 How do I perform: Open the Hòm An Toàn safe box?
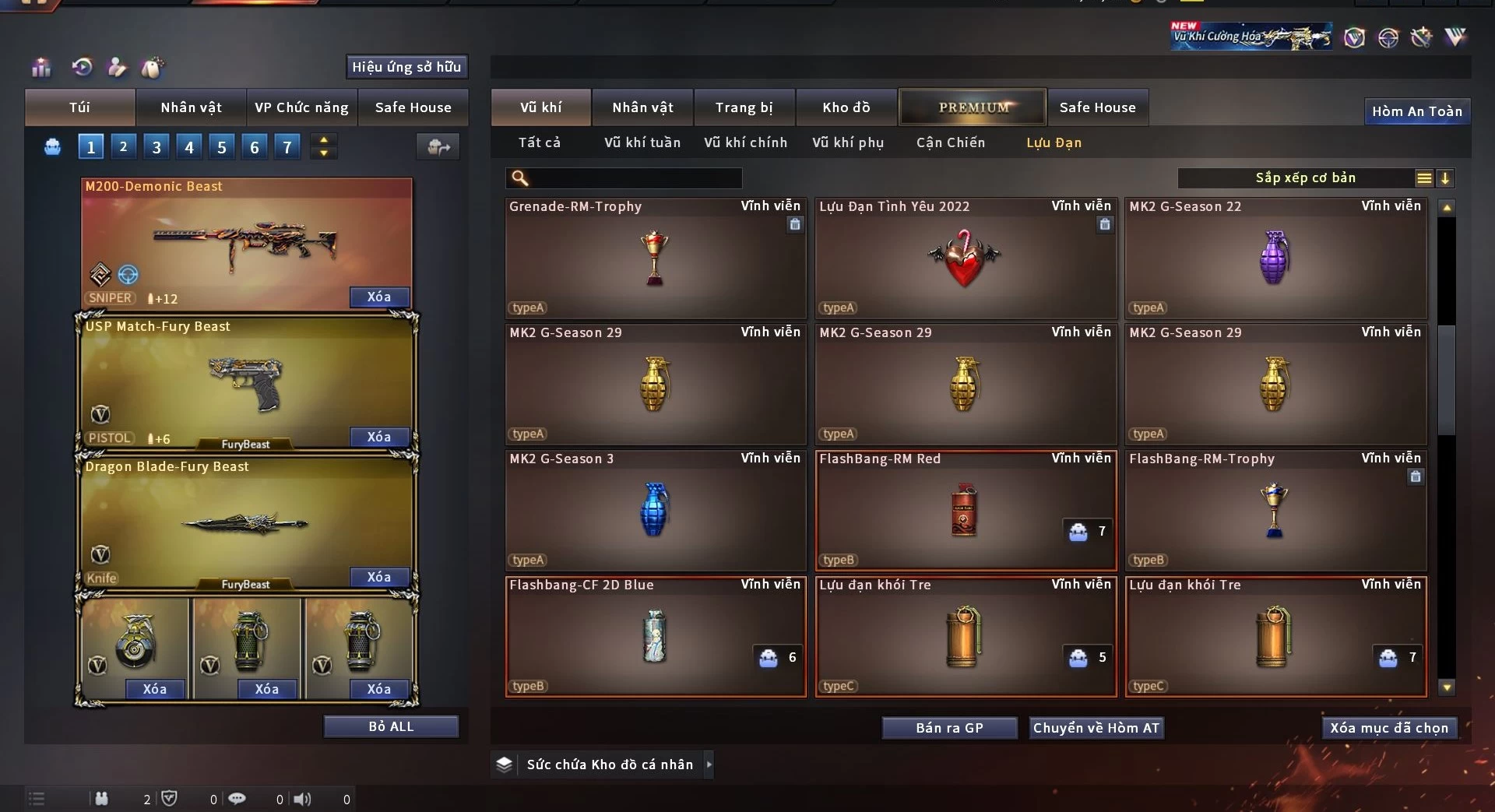pos(1416,111)
